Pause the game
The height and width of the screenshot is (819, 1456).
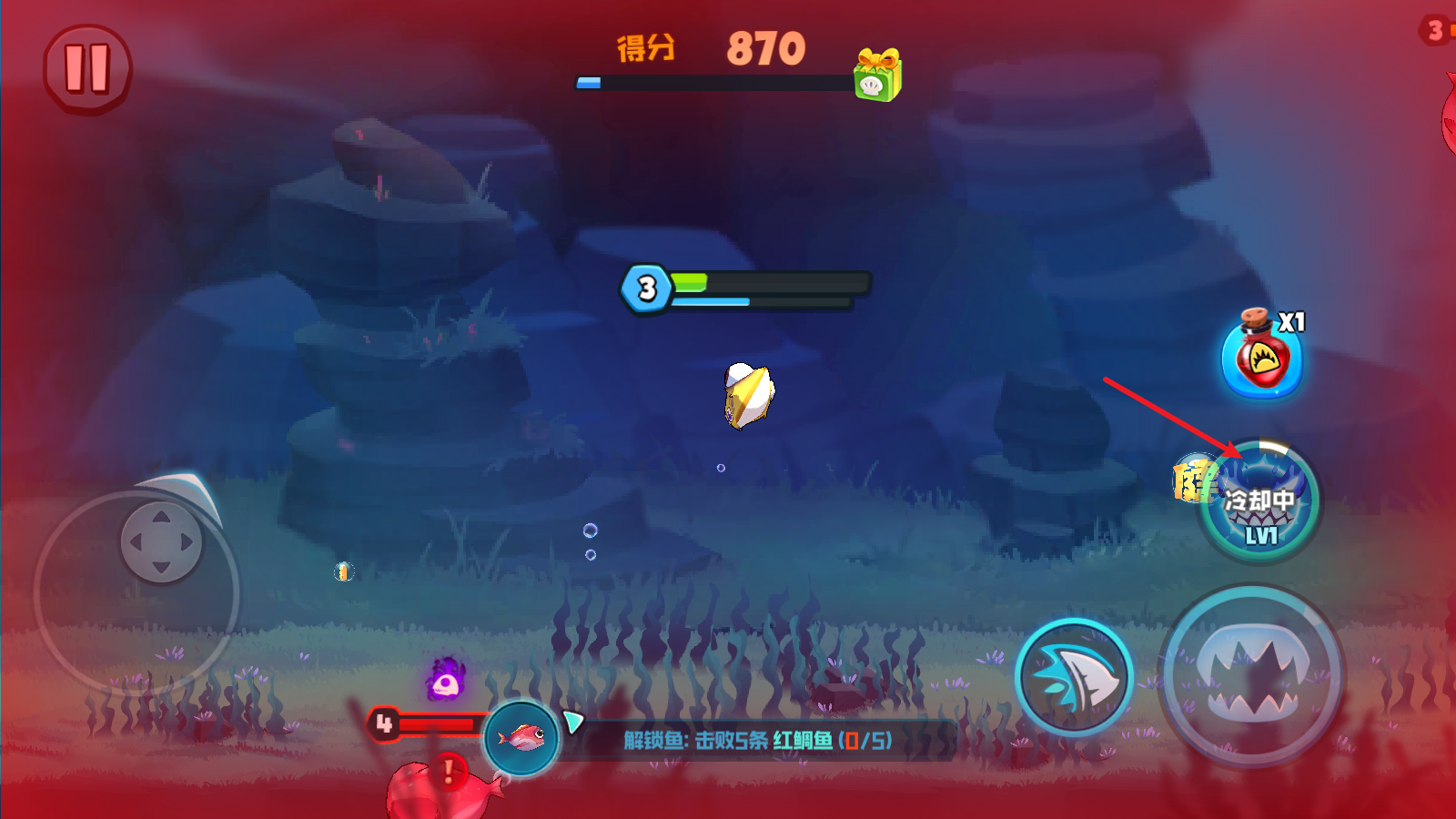click(x=87, y=69)
